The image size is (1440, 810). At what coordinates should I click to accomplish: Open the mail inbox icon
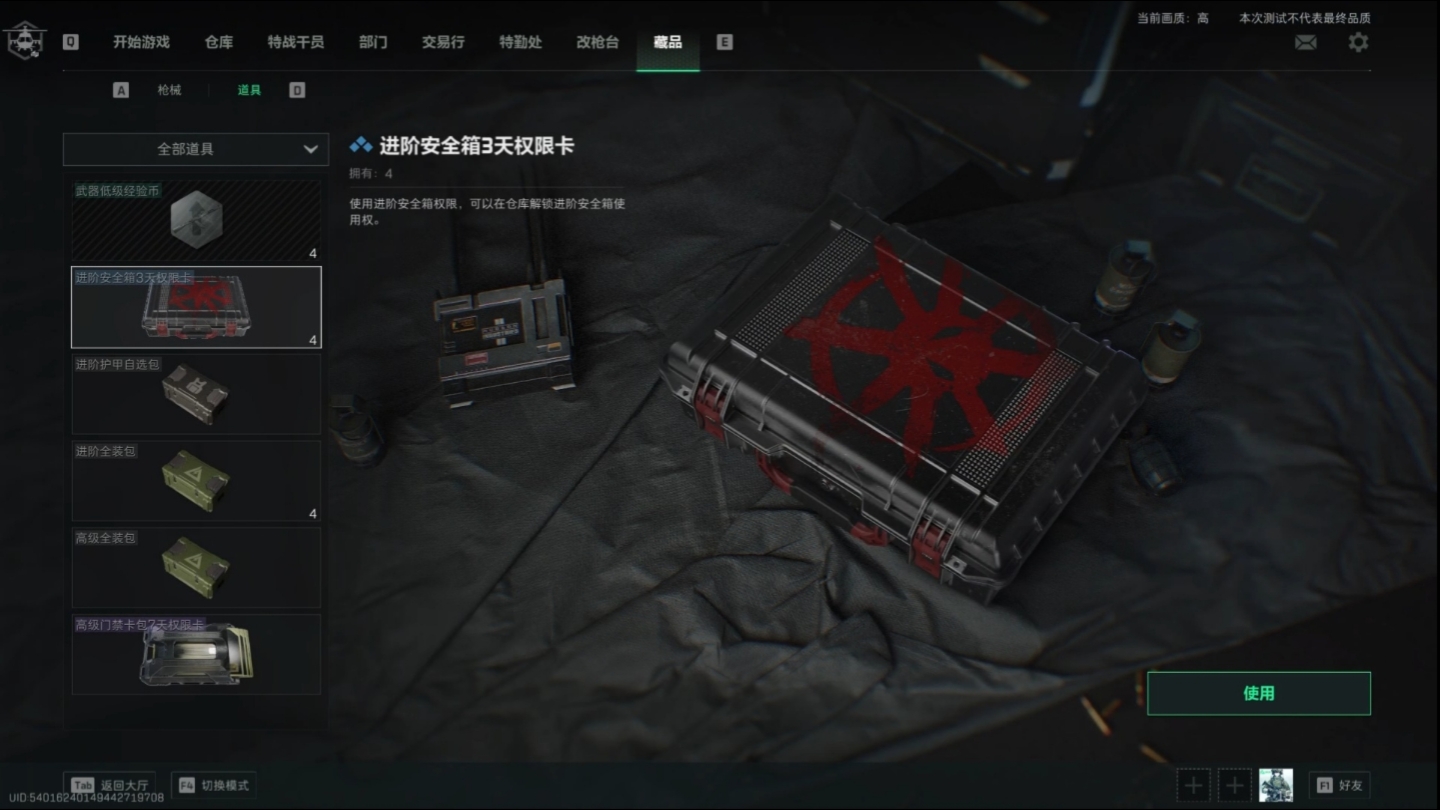1305,42
